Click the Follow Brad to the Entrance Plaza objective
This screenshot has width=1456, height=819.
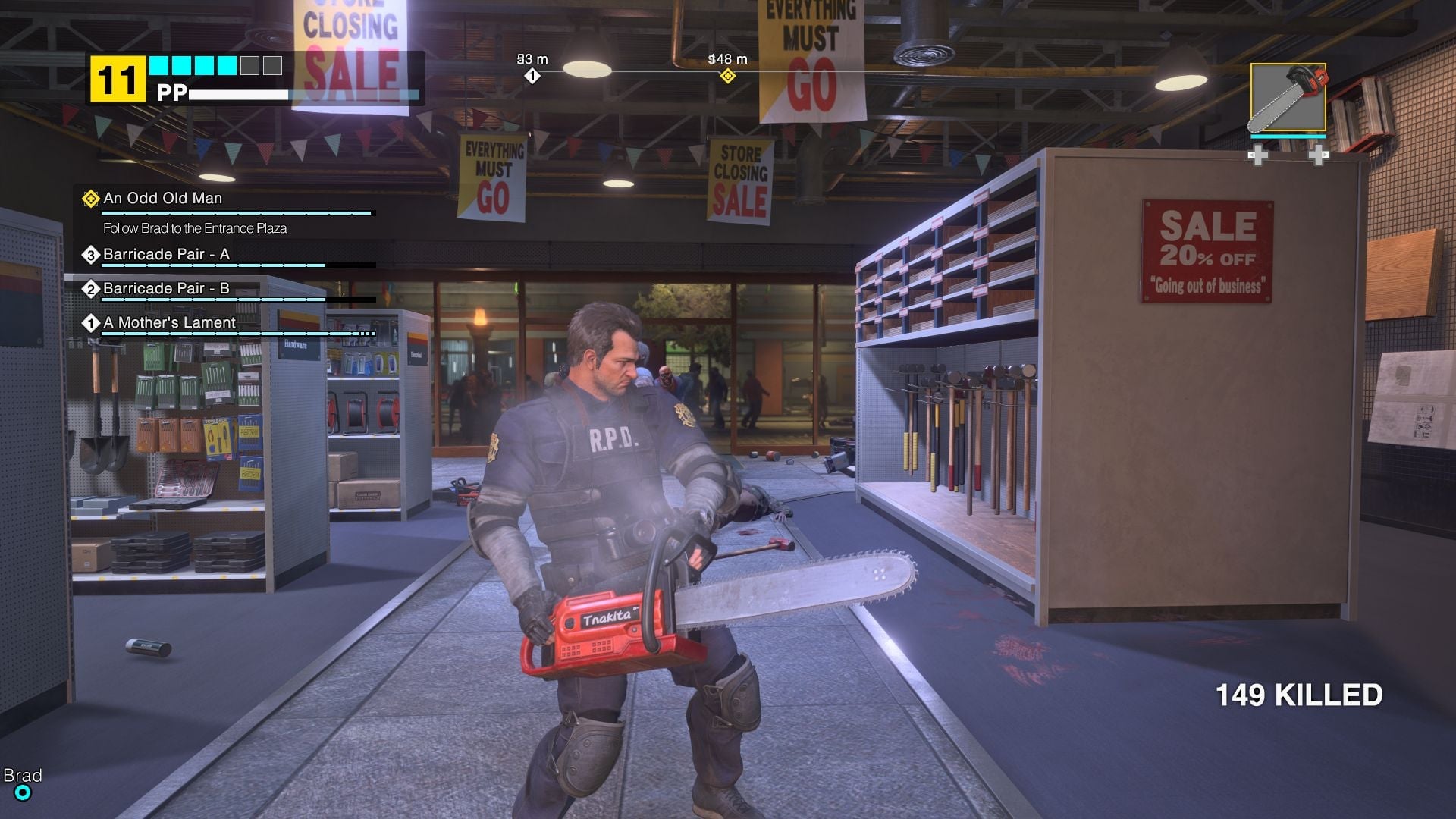[197, 226]
